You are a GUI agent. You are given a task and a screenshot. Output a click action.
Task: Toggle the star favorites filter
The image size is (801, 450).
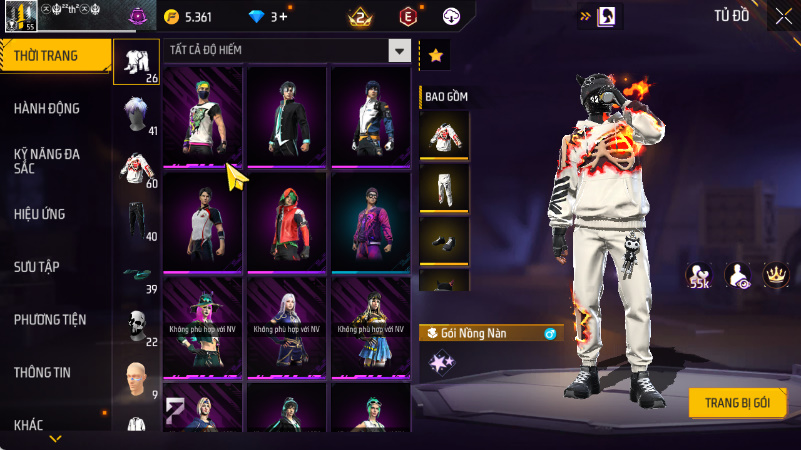(435, 56)
